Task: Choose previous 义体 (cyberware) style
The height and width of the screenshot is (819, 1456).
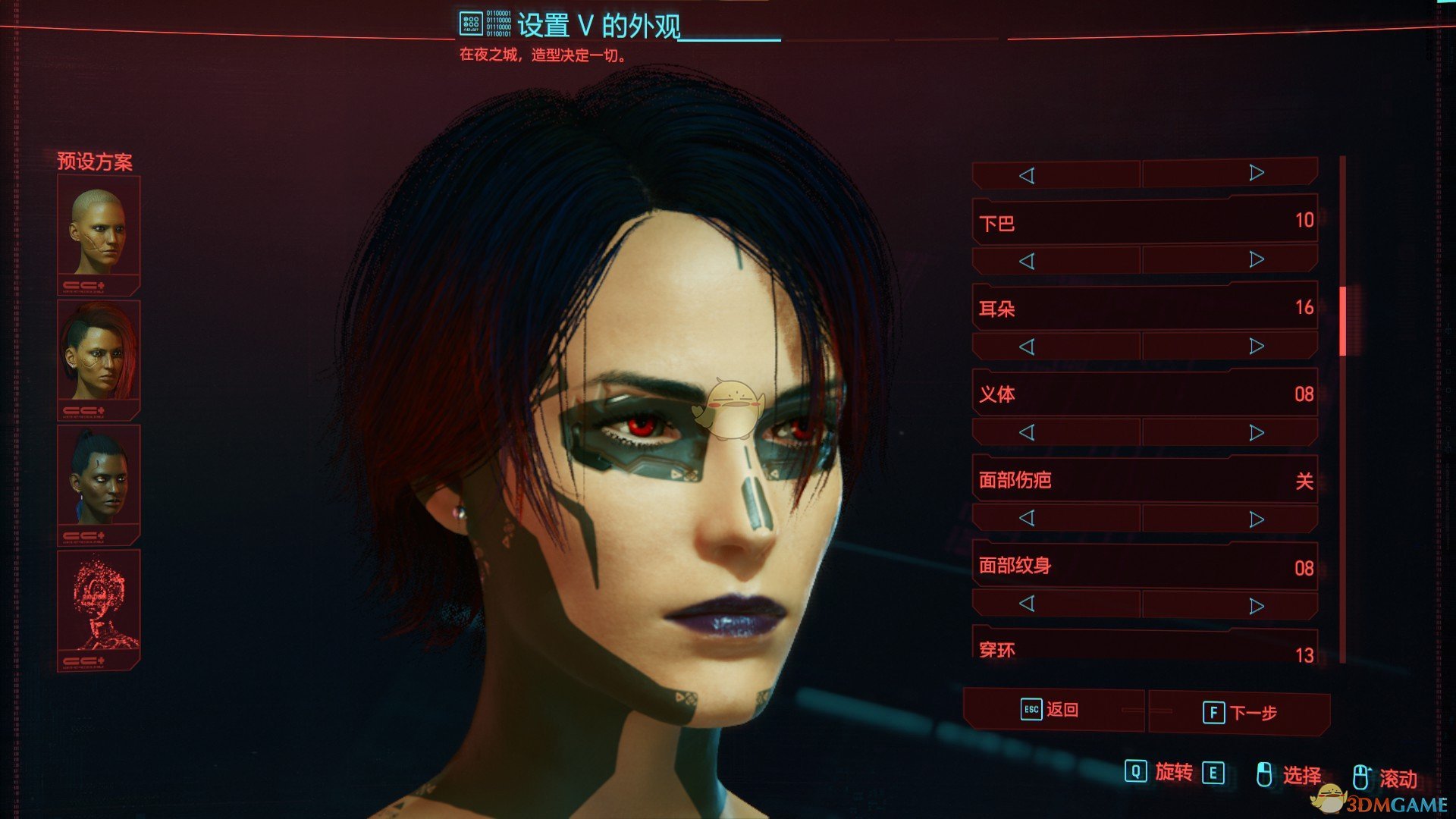Action: pos(1027,432)
